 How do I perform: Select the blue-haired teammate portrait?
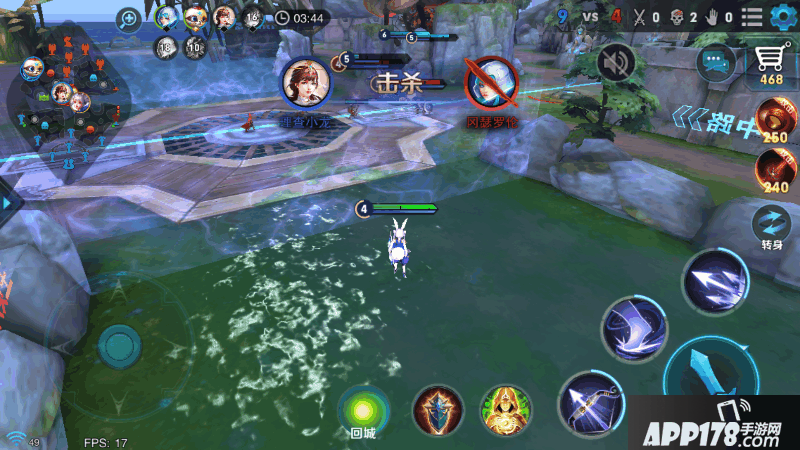click(166, 17)
